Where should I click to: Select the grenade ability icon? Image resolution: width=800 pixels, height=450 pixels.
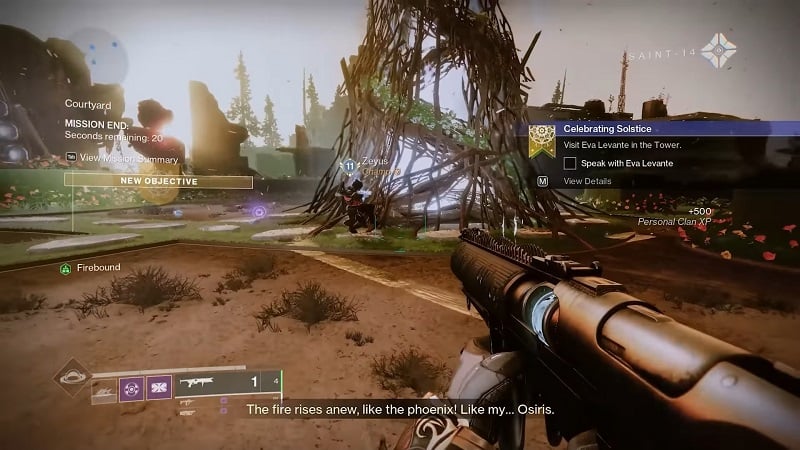coord(105,387)
